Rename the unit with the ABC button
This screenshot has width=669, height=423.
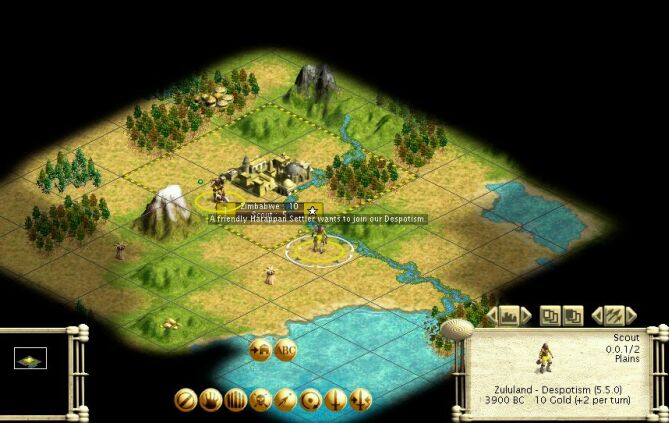coord(286,350)
